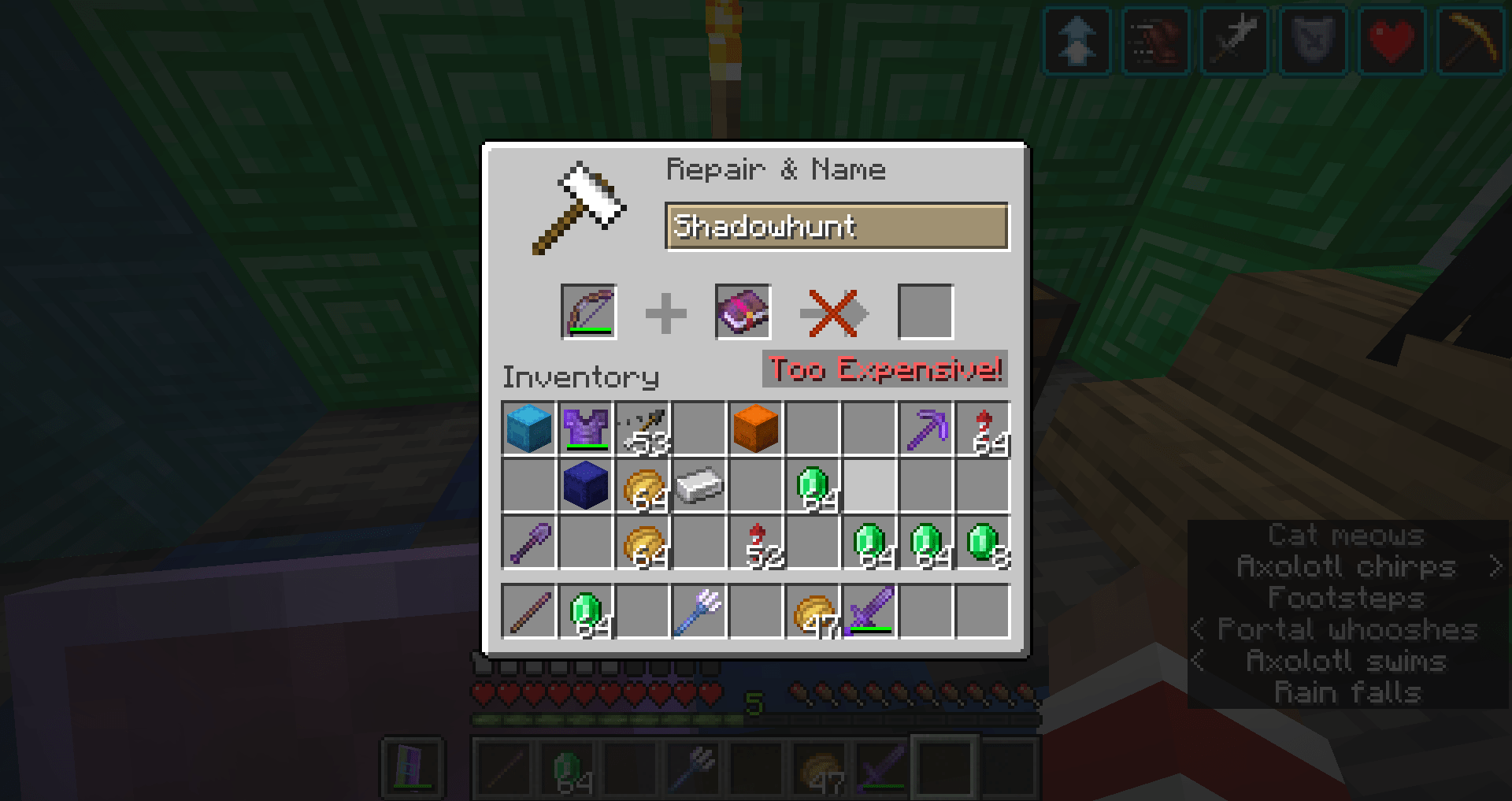The width and height of the screenshot is (1512, 801).
Task: Click the enchanted shovel in the inventory
Action: point(531,543)
